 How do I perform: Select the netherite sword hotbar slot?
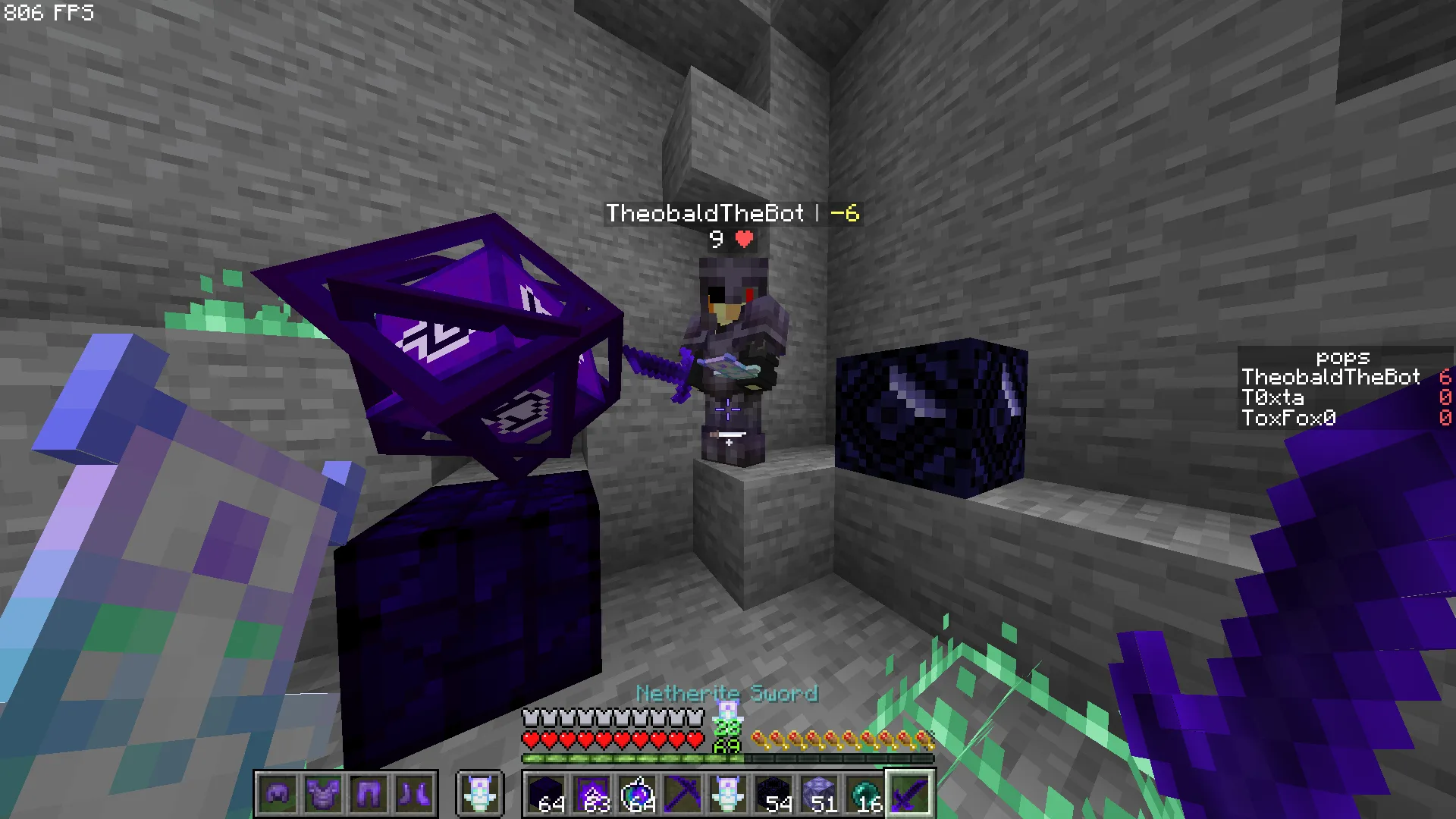(x=910, y=794)
